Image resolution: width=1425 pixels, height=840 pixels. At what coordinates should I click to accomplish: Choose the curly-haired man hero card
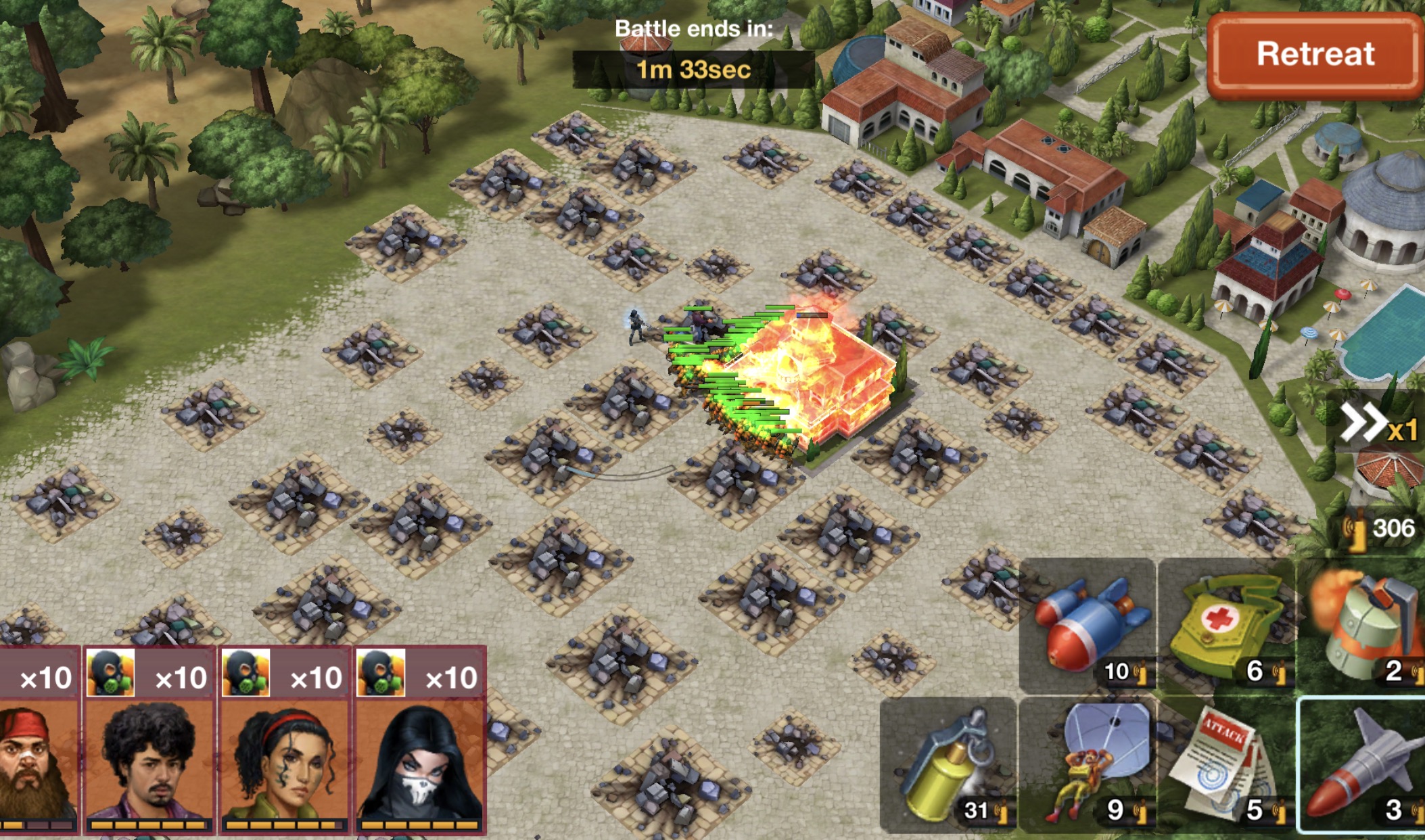click(149, 741)
